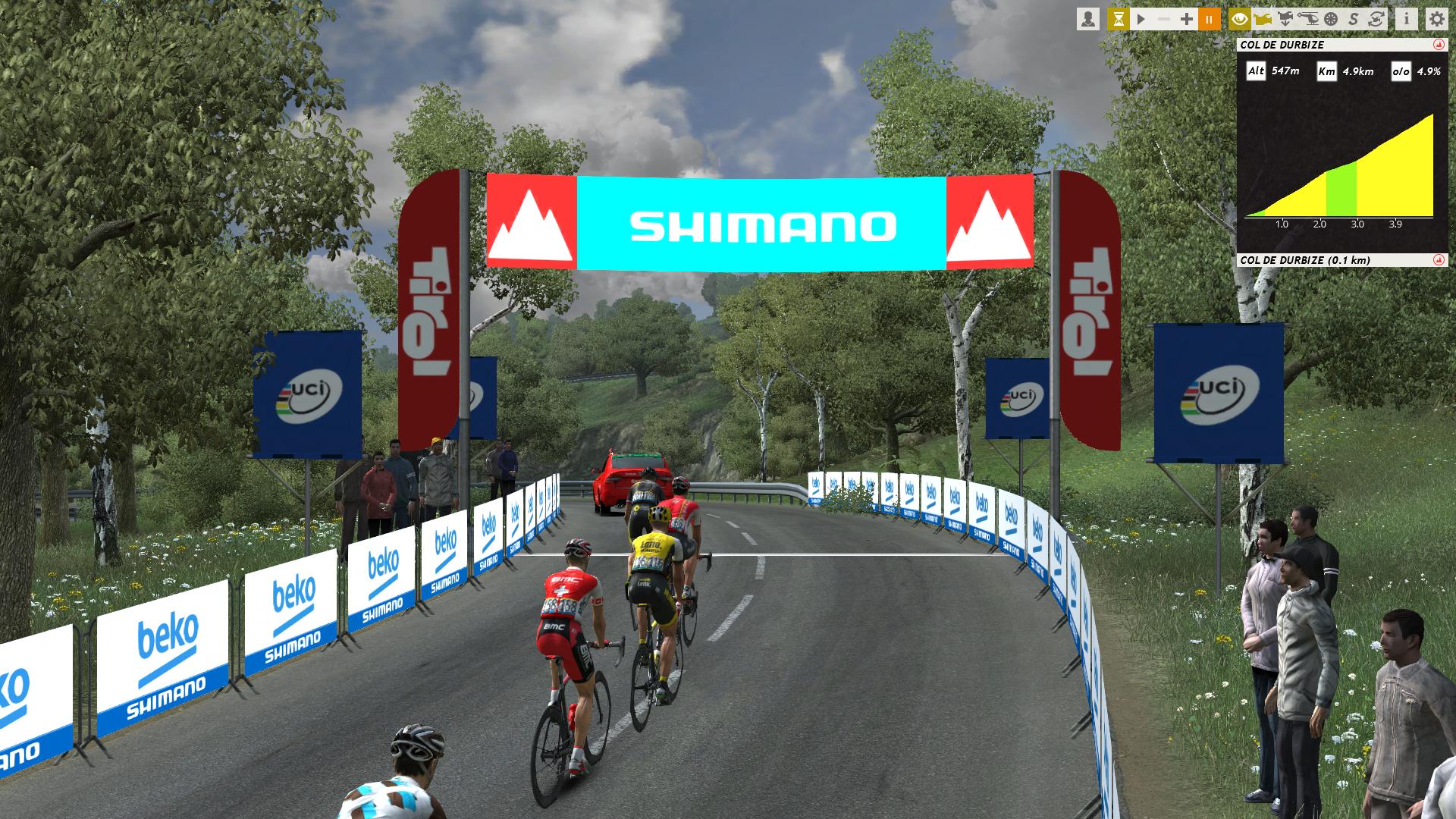Click the rotating camera cycle icon
The image size is (1456, 819).
(1376, 19)
